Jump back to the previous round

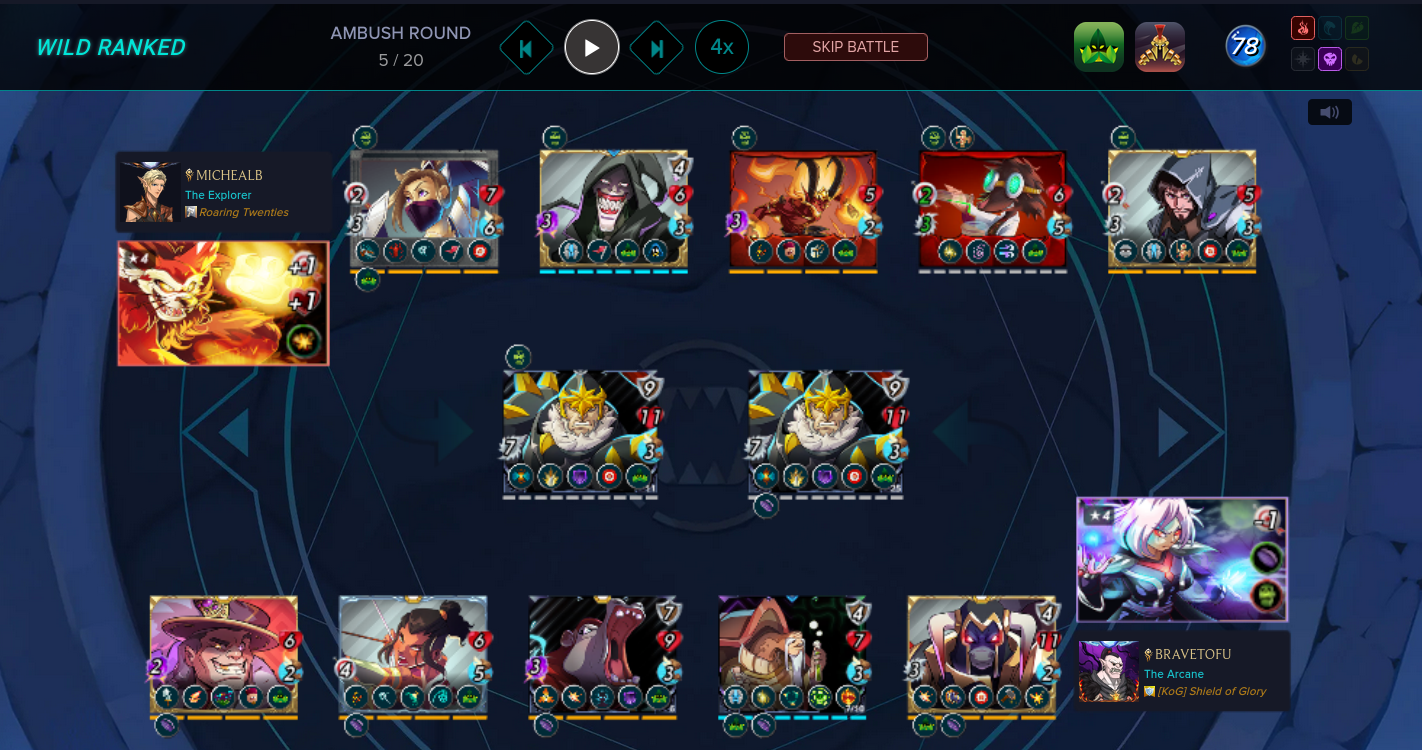click(526, 48)
